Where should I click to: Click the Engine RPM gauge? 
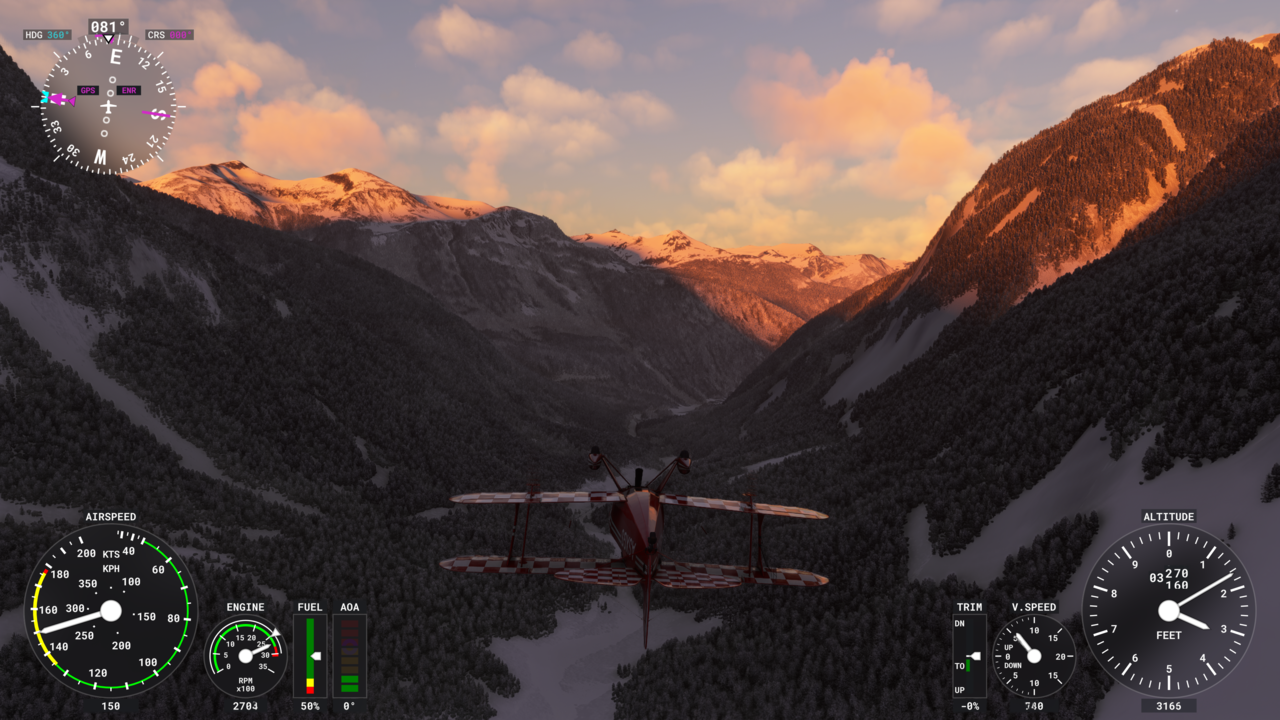[245, 656]
